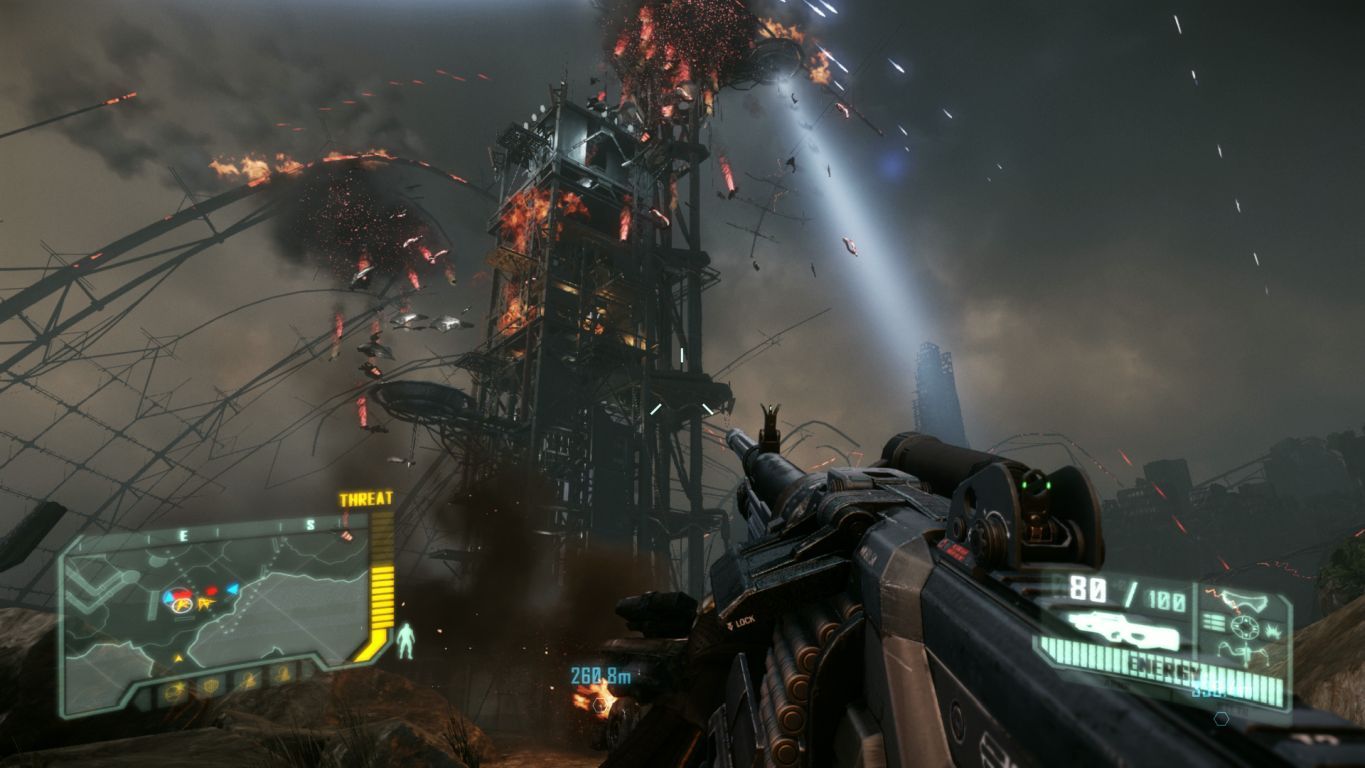Click the circular d-pad module icon on the right HUD
Screen dimensions: 1365x768
[x=1245, y=626]
